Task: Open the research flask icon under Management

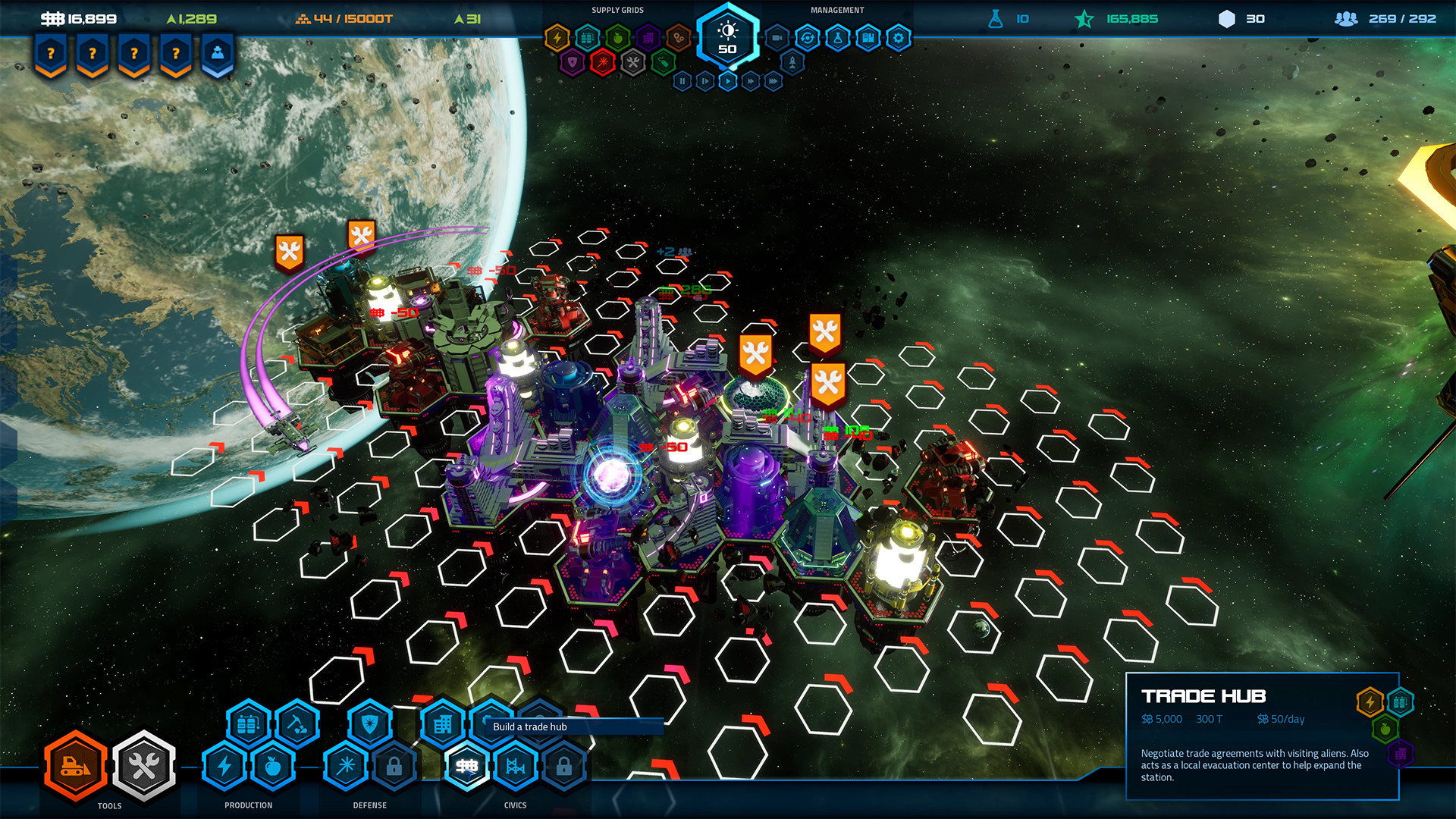Action: point(837,36)
